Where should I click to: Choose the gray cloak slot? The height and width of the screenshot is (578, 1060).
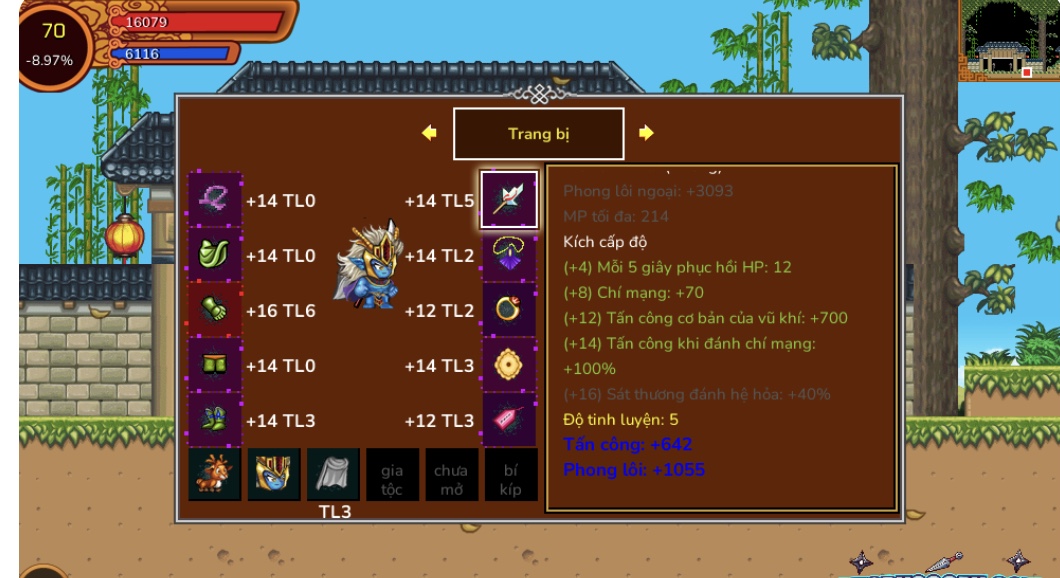pyautogui.click(x=333, y=474)
